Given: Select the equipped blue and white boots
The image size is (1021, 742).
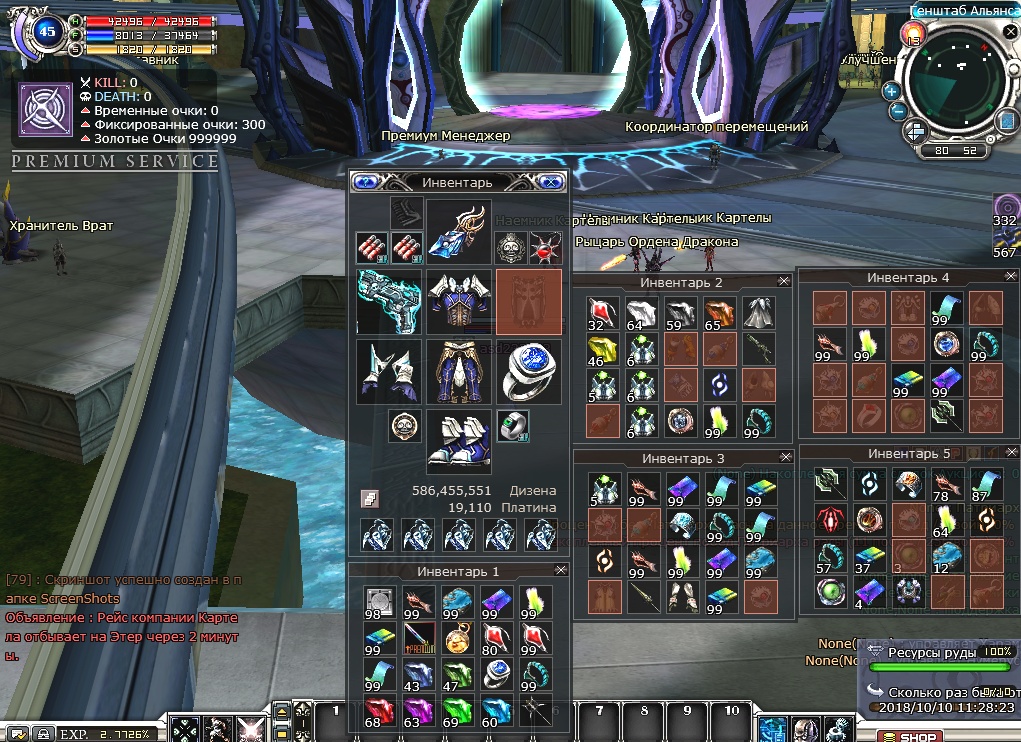Looking at the screenshot, I should click(458, 441).
